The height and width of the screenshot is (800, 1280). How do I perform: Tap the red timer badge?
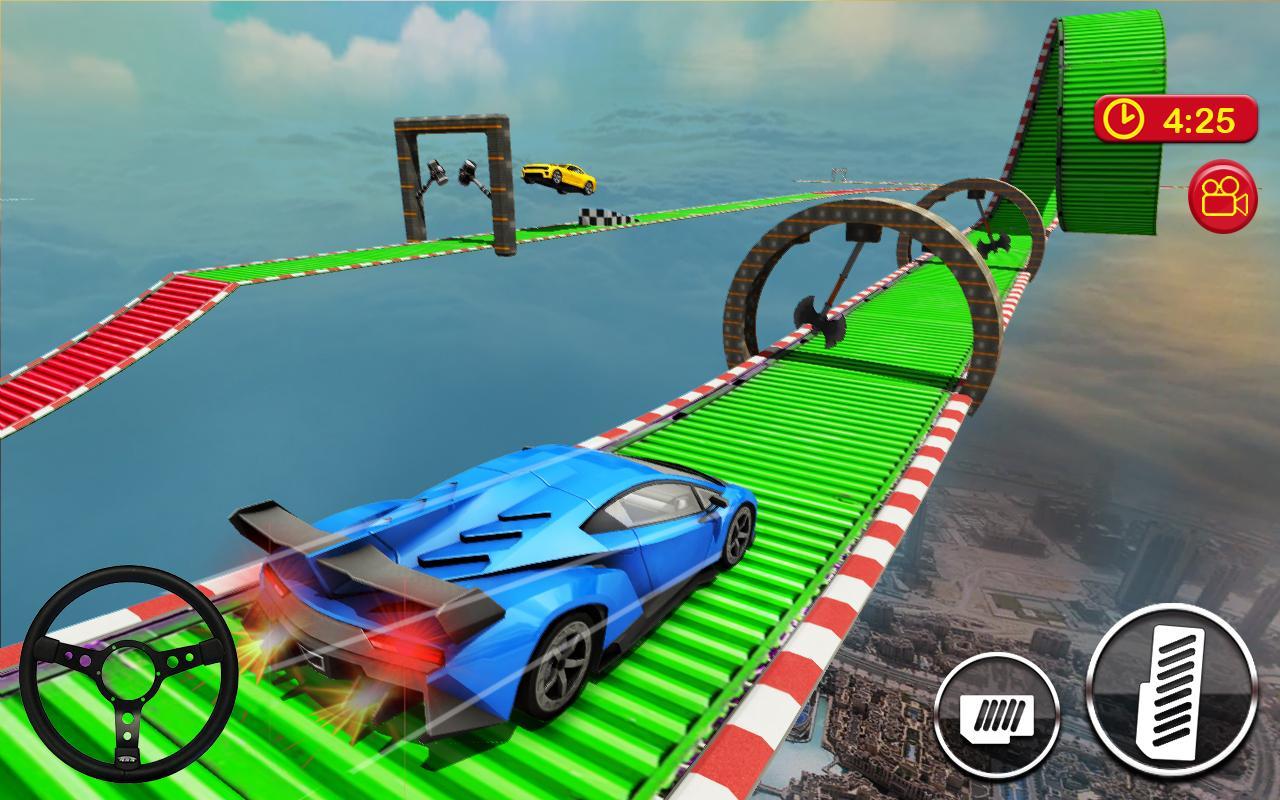click(x=1175, y=116)
